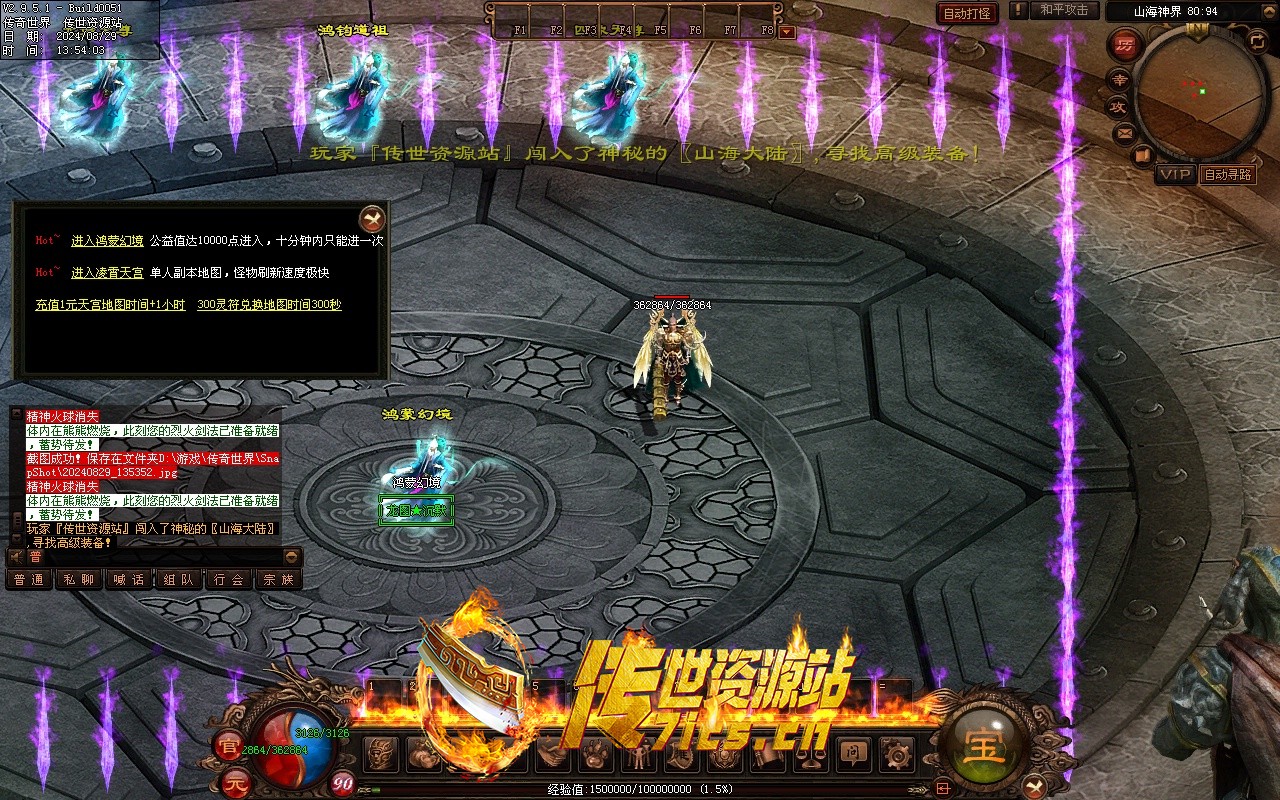Click the 官 round button
This screenshot has width=1280, height=800.
click(x=229, y=745)
